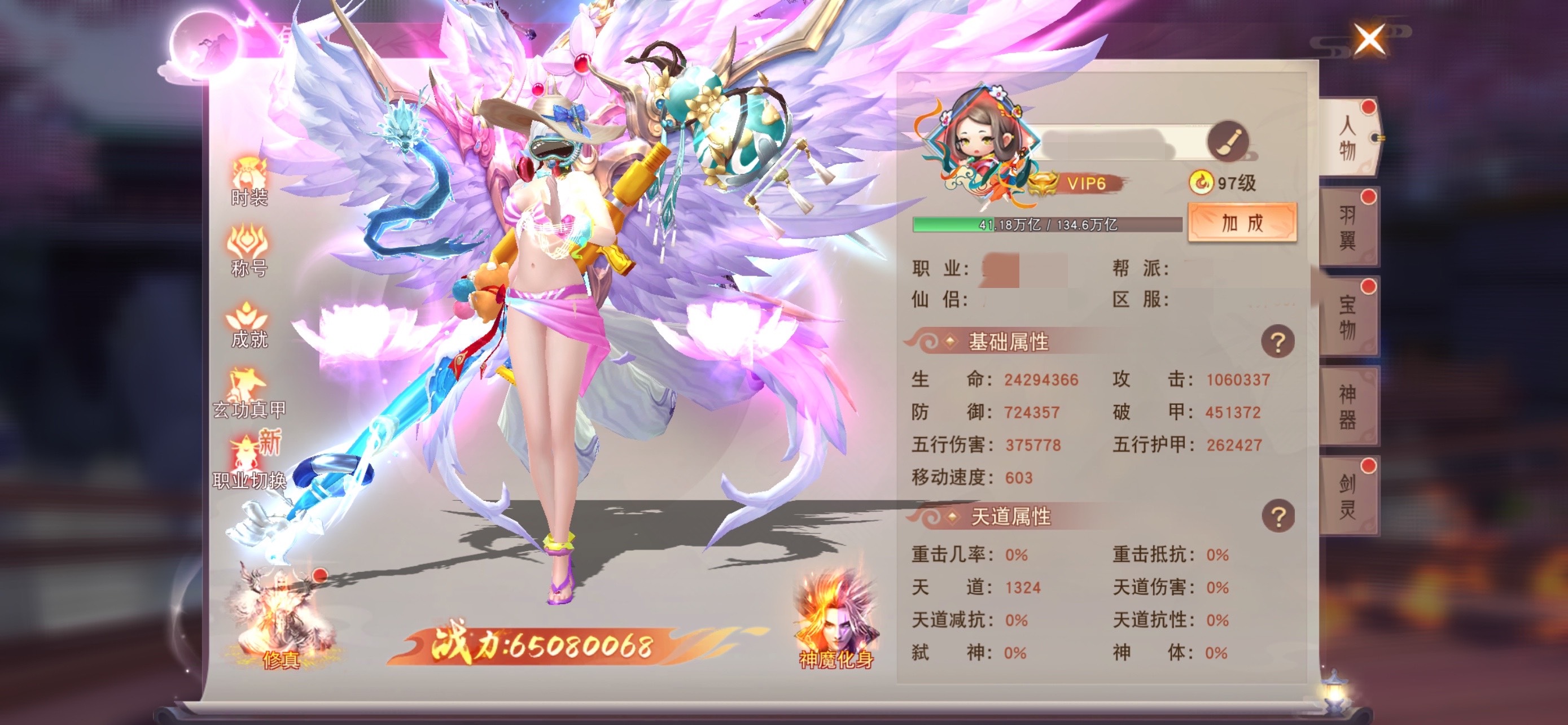Select the 人物 character tab
Screen dimensions: 1568x725
click(1348, 138)
